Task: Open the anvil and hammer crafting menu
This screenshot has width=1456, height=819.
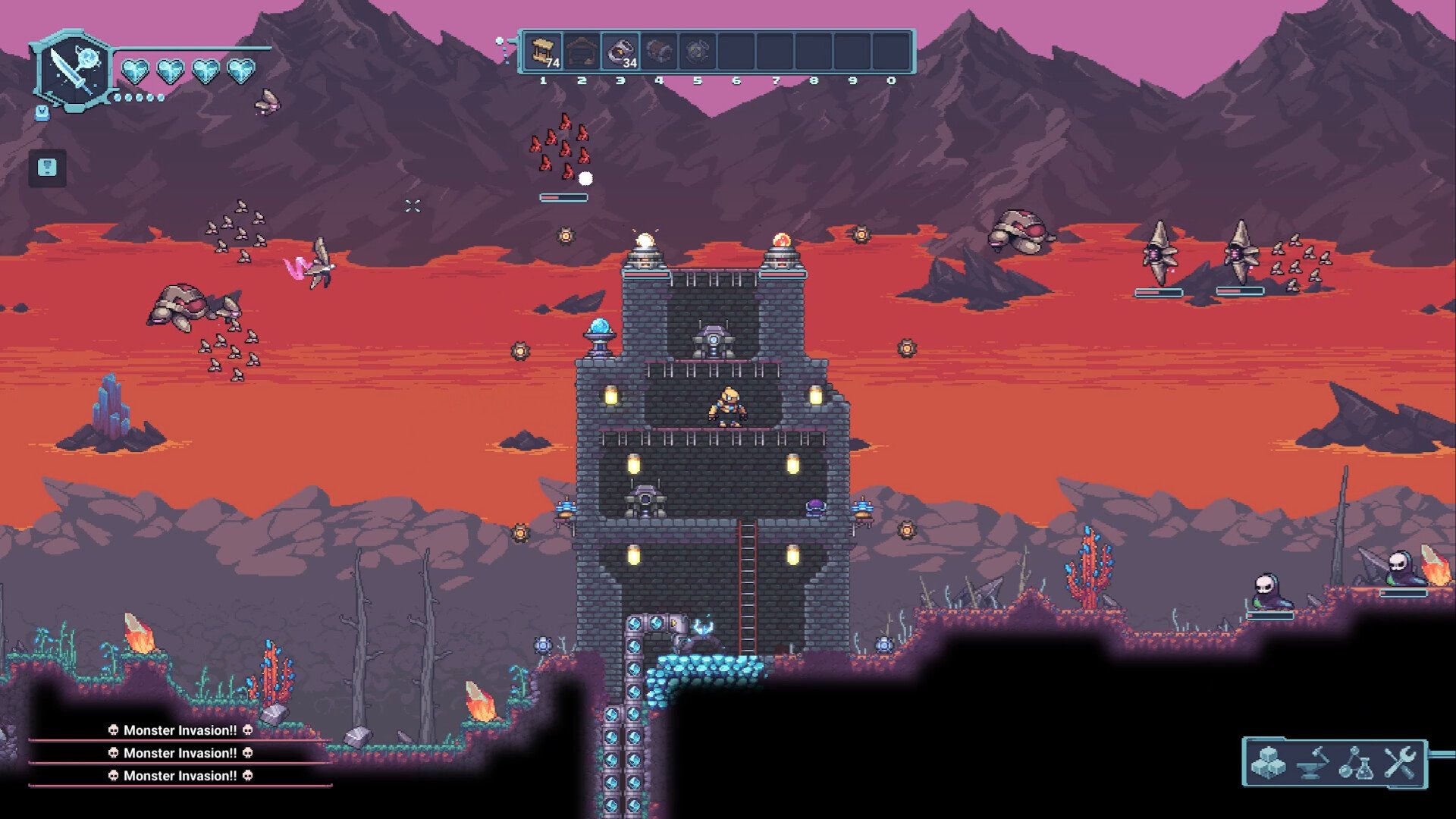Action: tap(1313, 763)
